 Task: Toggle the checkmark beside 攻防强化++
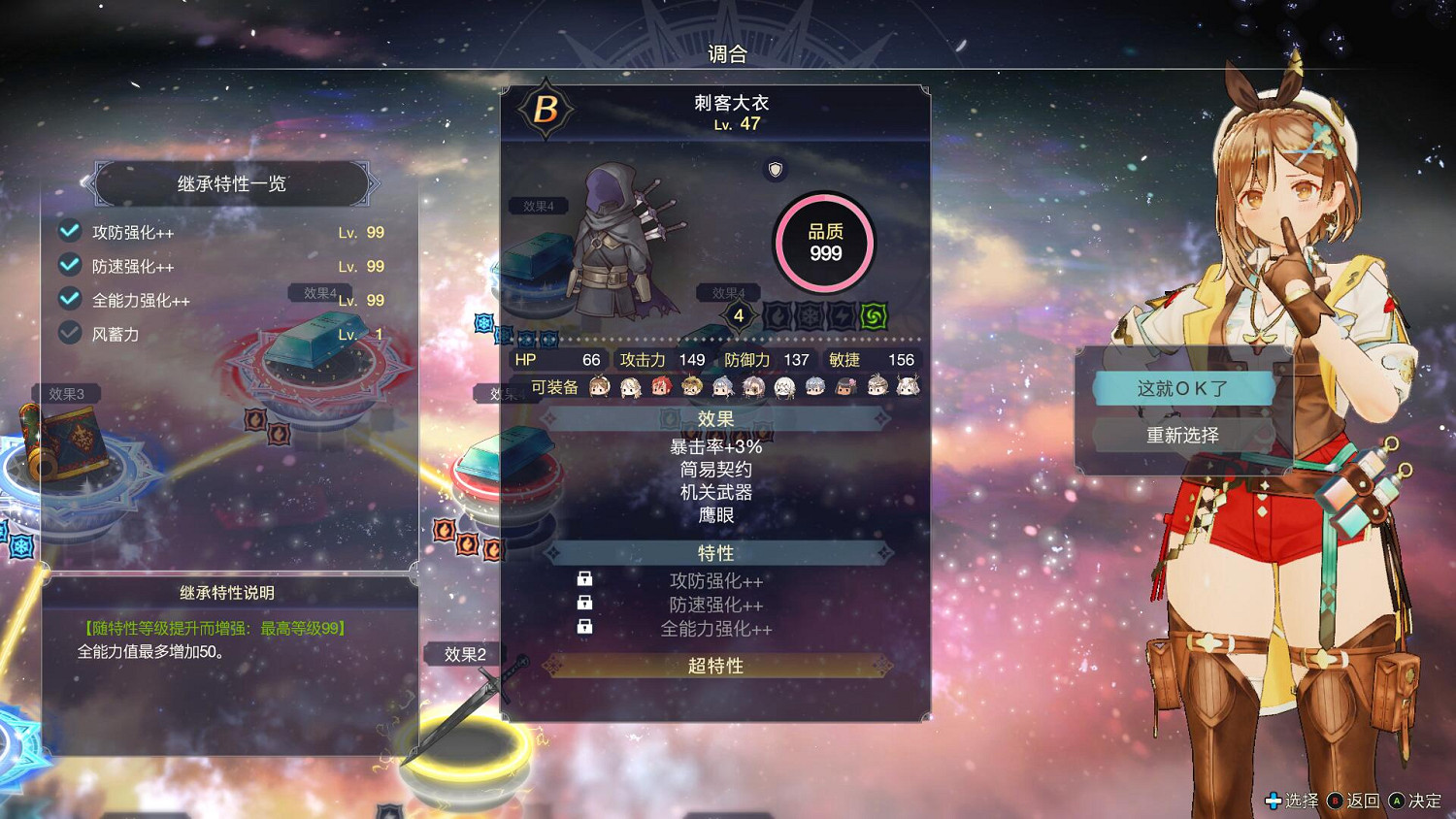point(69,231)
